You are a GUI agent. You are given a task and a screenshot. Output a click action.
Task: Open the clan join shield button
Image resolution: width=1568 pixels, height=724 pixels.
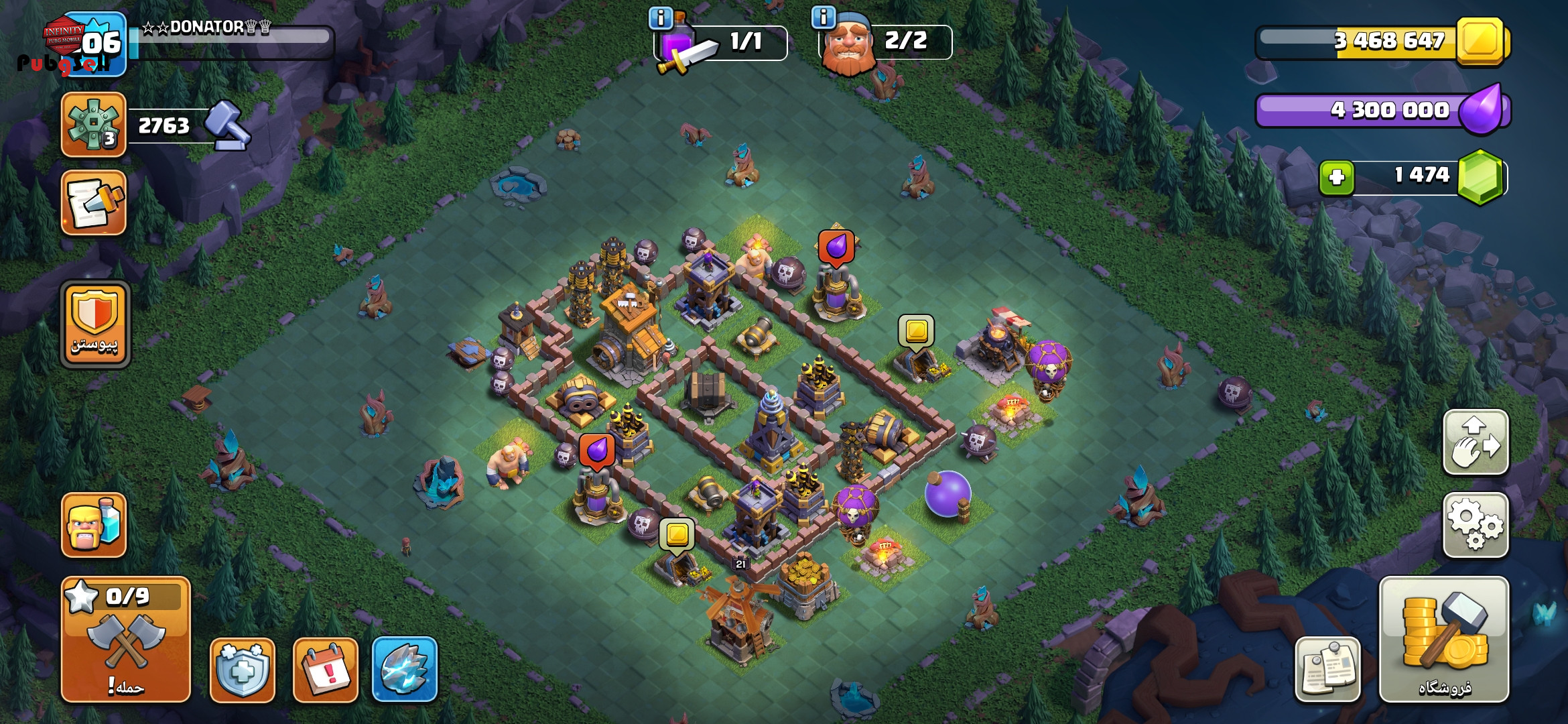point(94,324)
